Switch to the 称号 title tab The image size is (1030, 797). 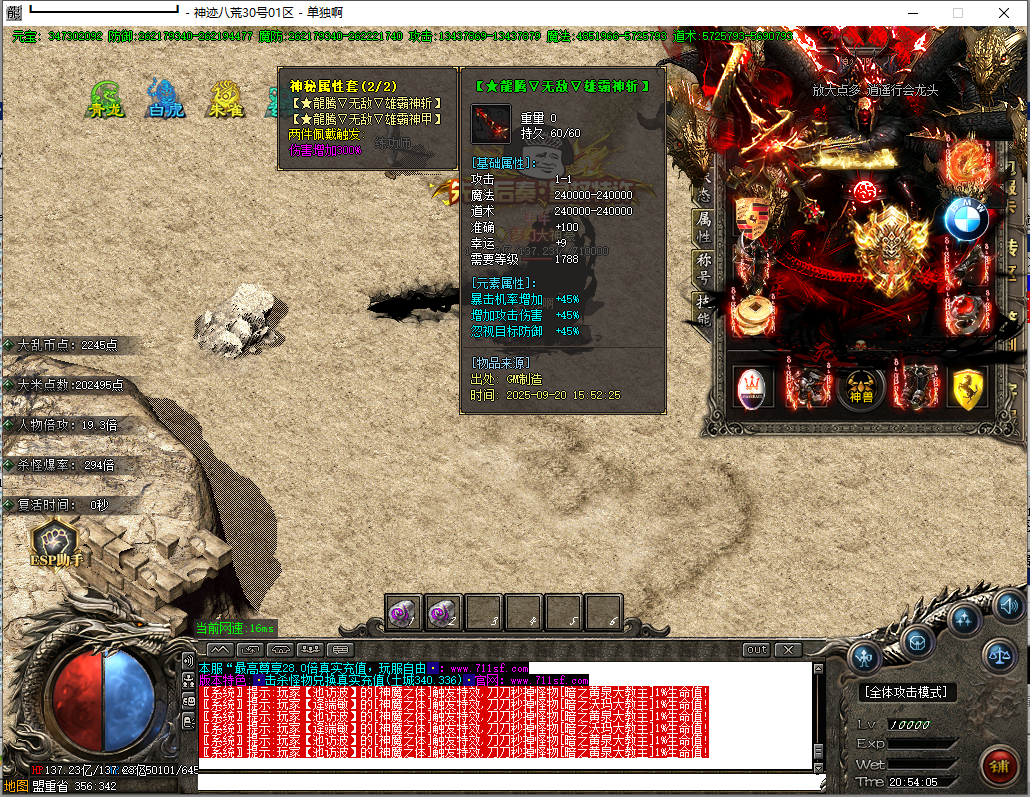tap(703, 270)
